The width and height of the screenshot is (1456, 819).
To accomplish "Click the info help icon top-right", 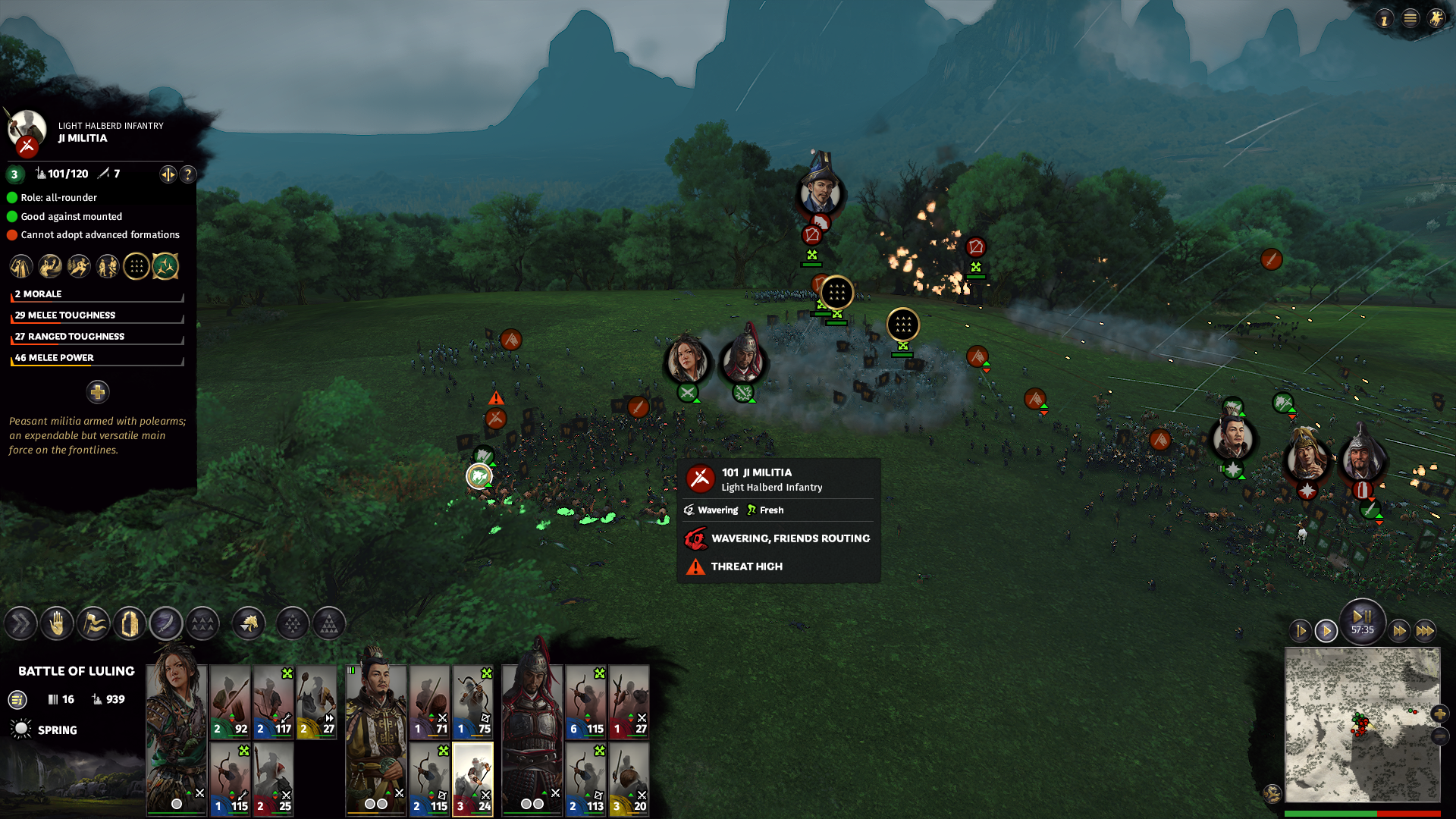I will pyautogui.click(x=1384, y=19).
